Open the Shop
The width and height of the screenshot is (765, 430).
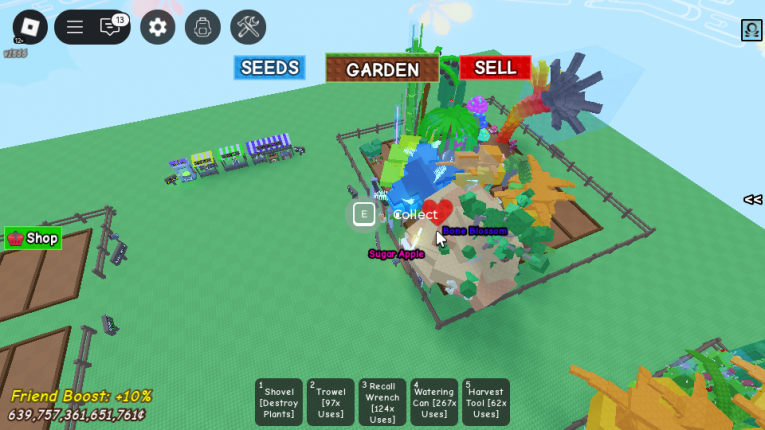[x=33, y=238]
